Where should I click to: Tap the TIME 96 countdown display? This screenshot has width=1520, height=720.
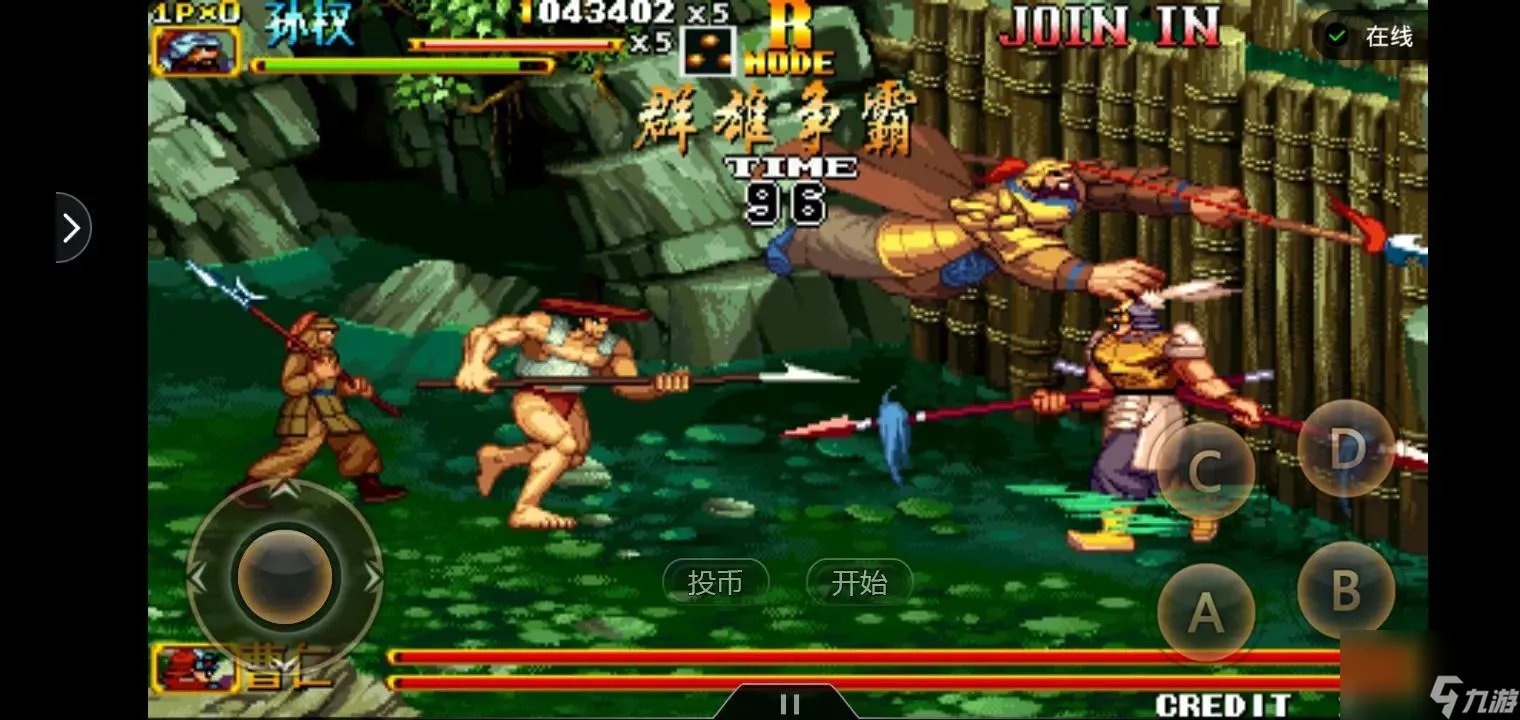[789, 185]
